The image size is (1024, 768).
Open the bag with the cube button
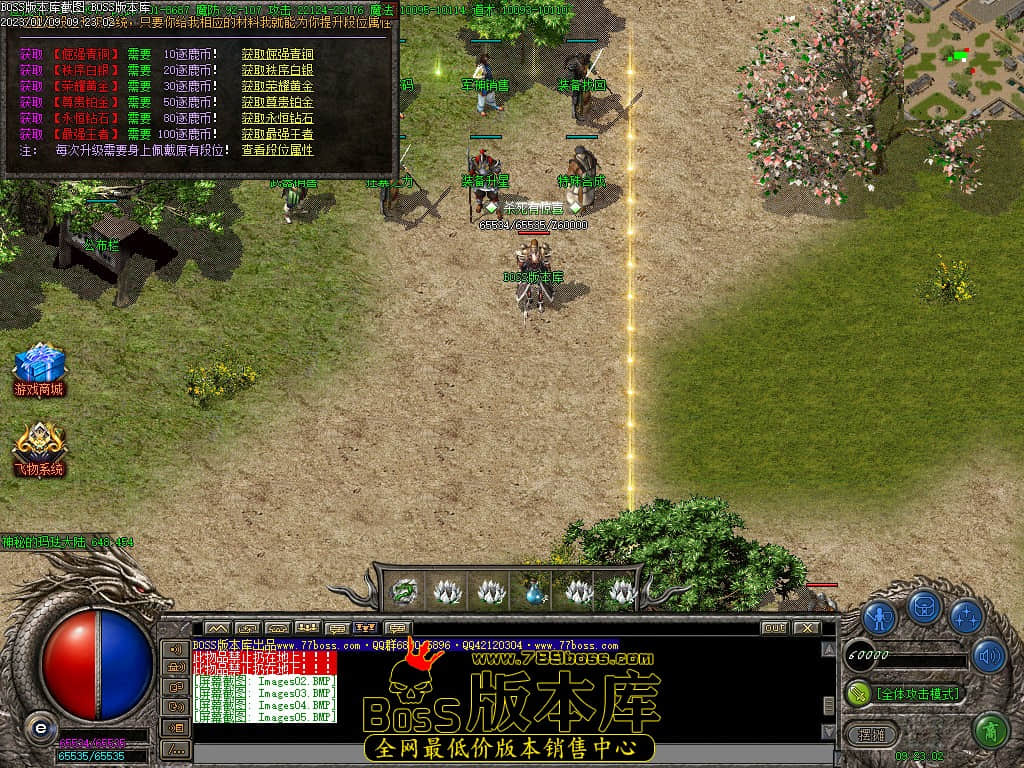point(924,608)
